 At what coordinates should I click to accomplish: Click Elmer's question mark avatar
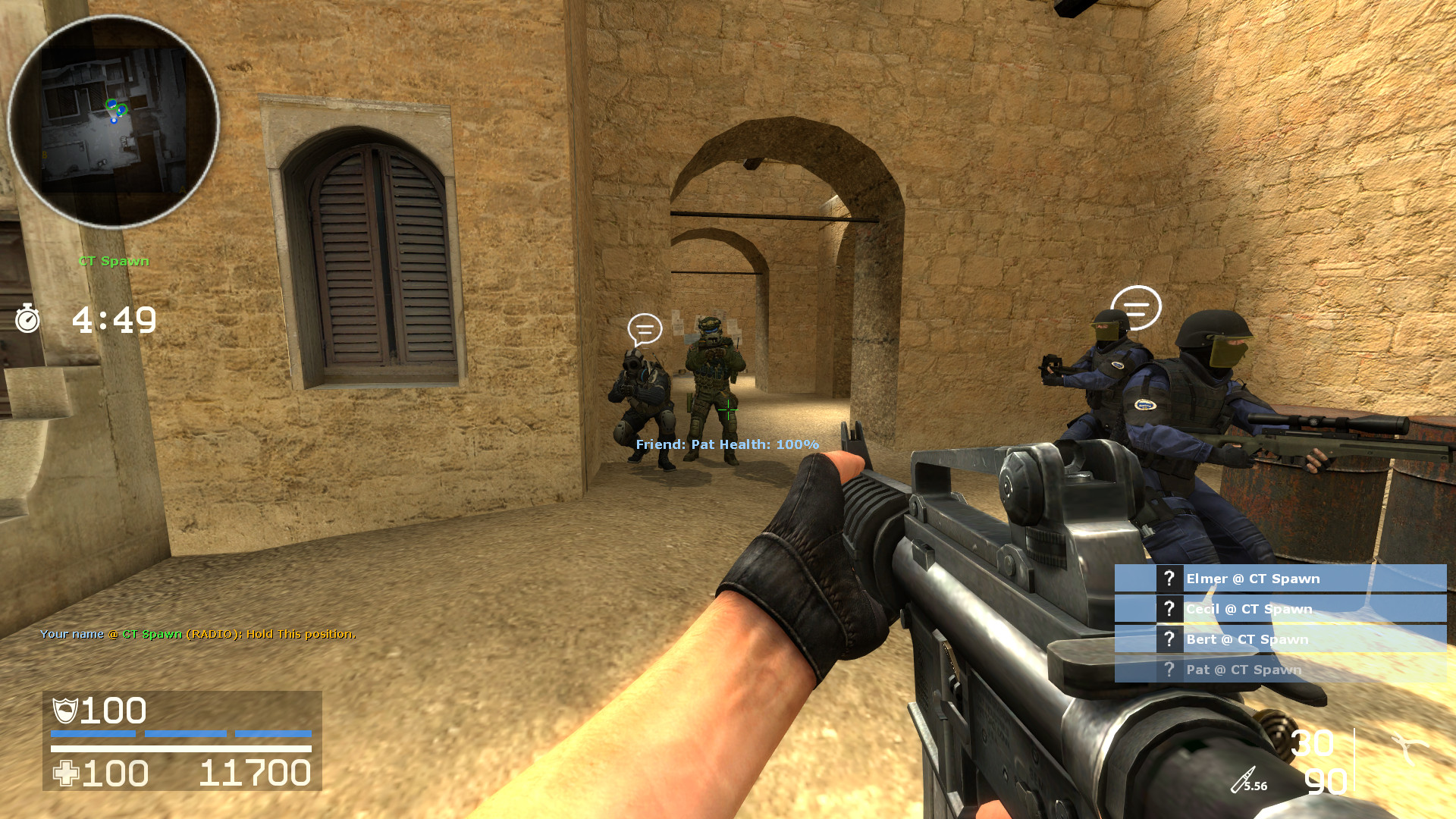click(x=1169, y=578)
